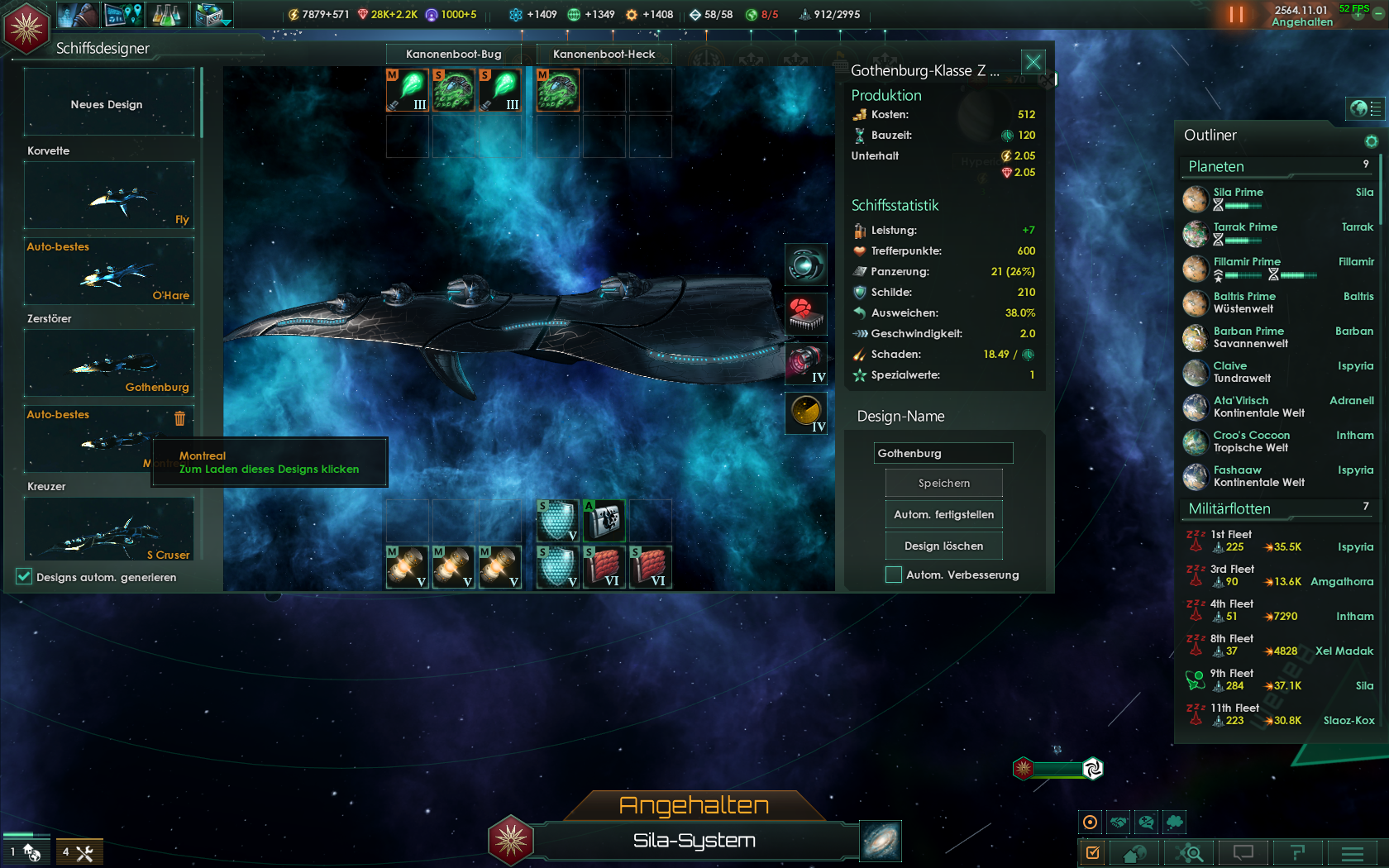
Task: Open the Kanonenboot-Heck section selector
Action: click(x=604, y=54)
